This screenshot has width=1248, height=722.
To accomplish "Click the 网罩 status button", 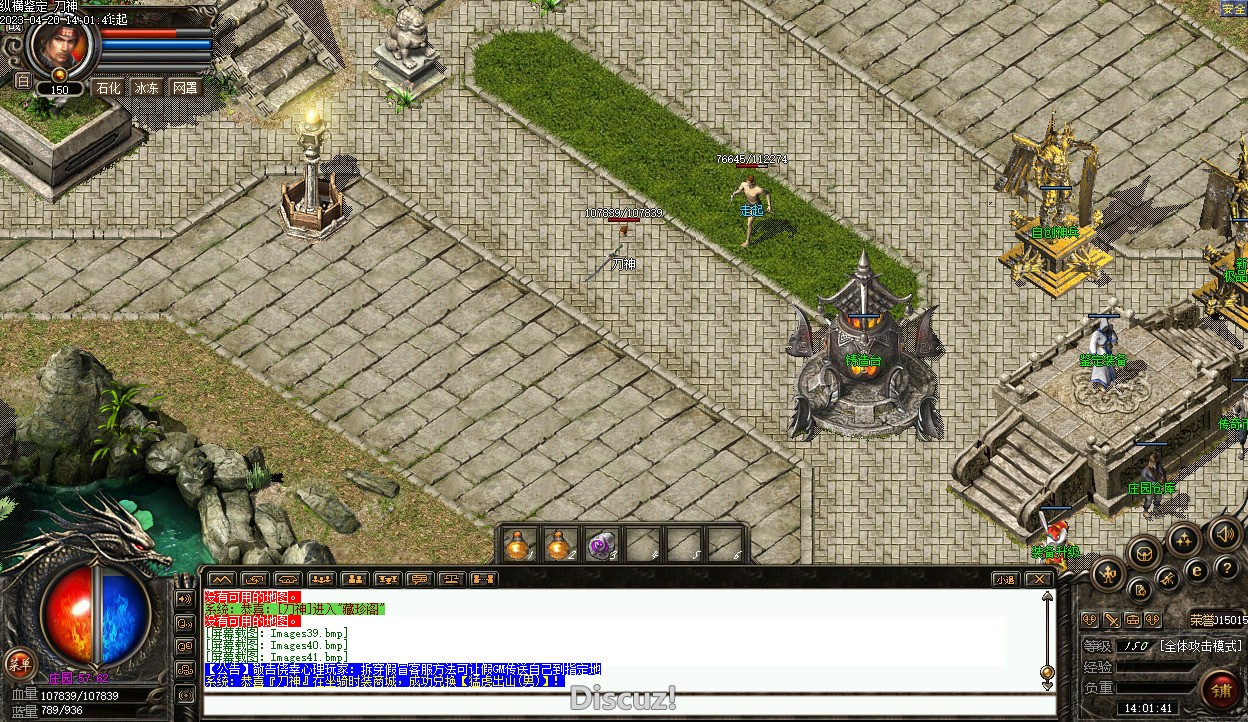I will click(185, 88).
